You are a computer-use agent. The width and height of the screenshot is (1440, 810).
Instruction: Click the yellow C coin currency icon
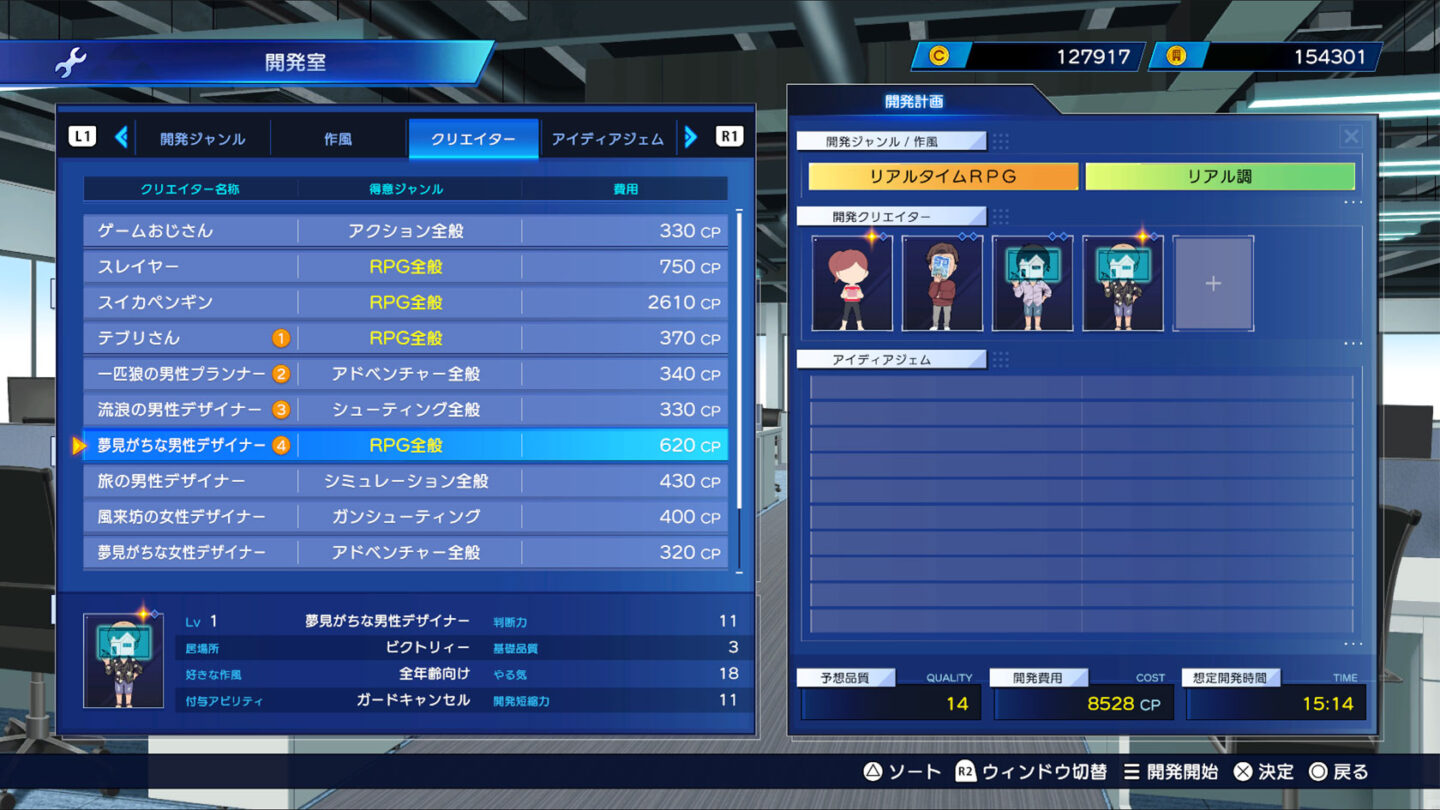tap(938, 56)
